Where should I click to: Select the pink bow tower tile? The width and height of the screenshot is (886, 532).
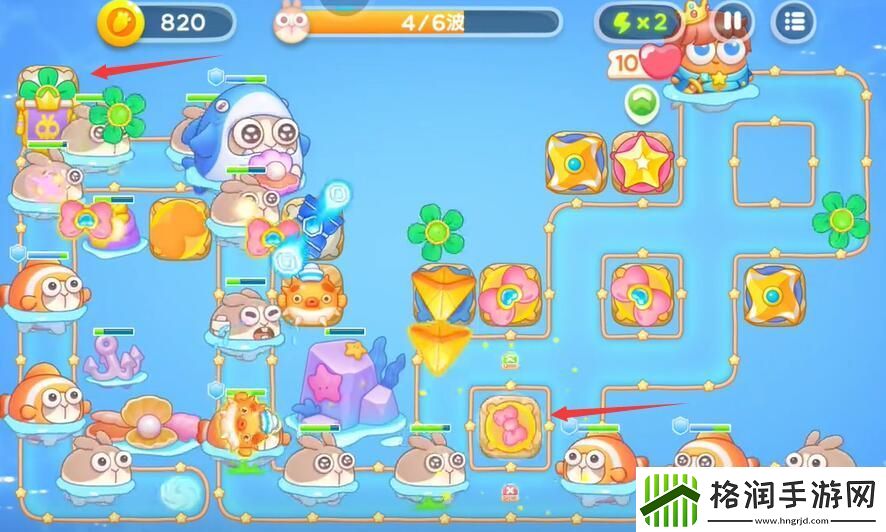(x=509, y=420)
